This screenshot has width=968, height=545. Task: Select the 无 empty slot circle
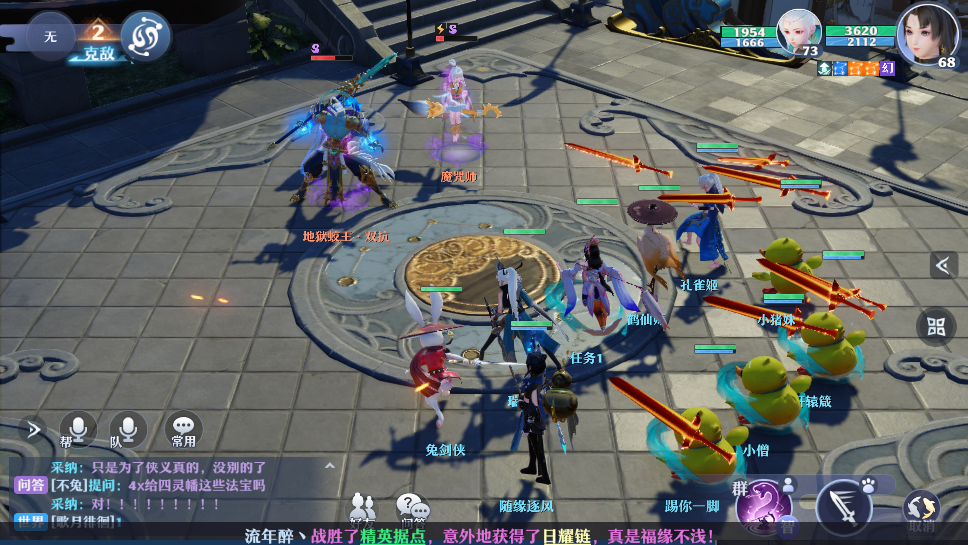click(x=50, y=36)
